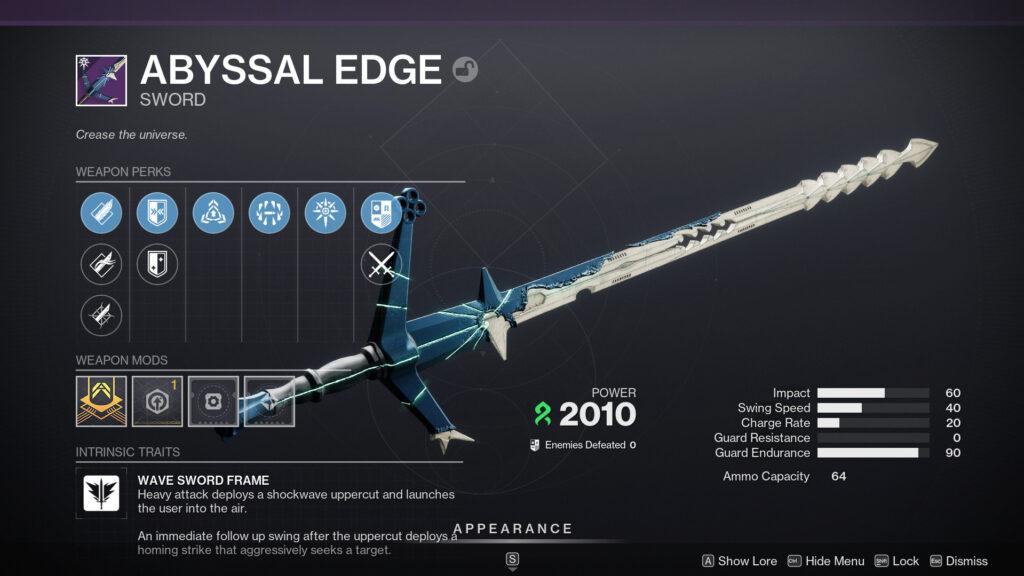Choose the unselected guard perk with sparkles
The width and height of the screenshot is (1024, 576).
(x=157, y=265)
